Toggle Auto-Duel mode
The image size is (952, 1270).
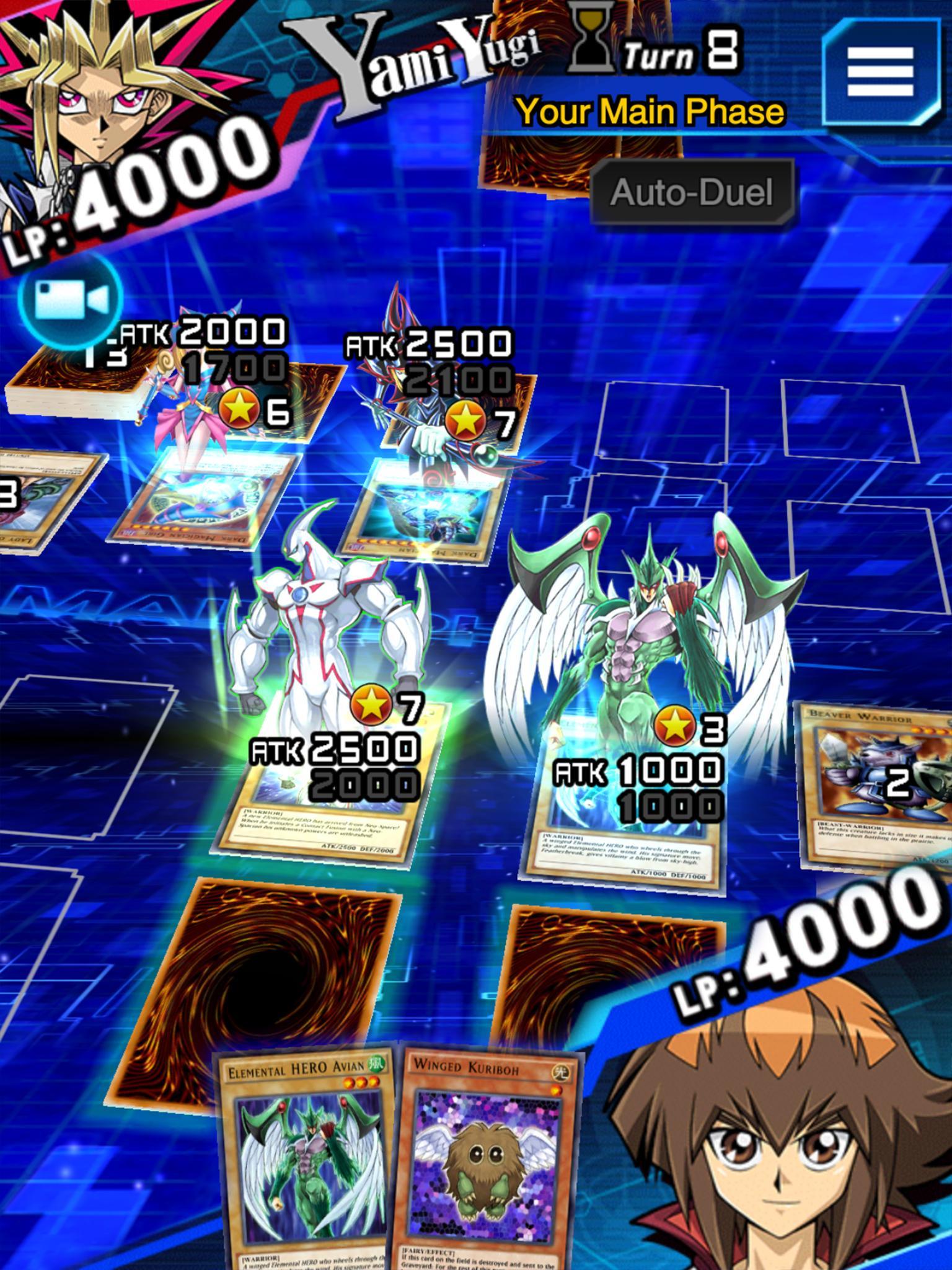pyautogui.click(x=691, y=193)
